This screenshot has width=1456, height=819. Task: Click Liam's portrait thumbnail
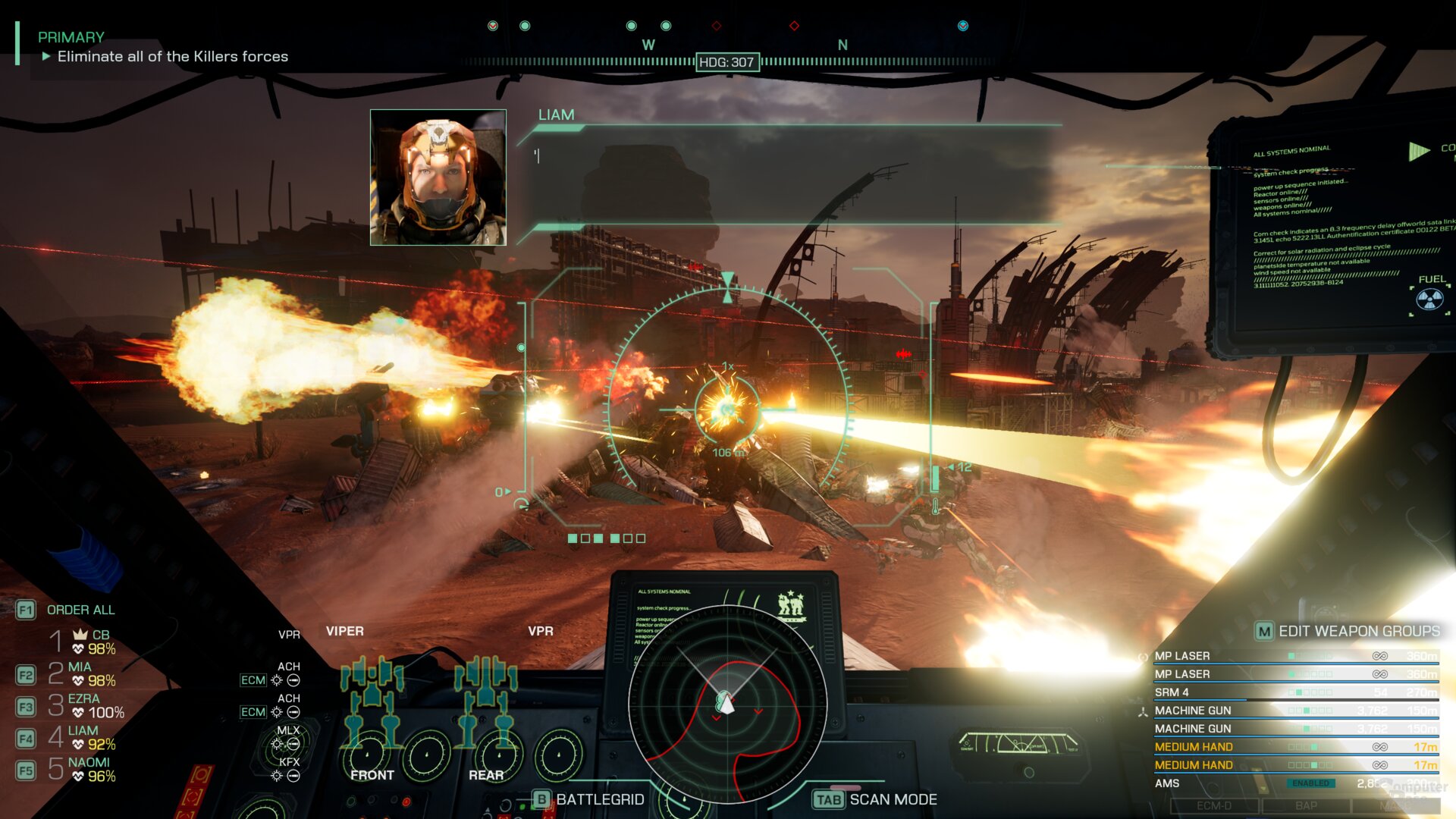[x=438, y=178]
